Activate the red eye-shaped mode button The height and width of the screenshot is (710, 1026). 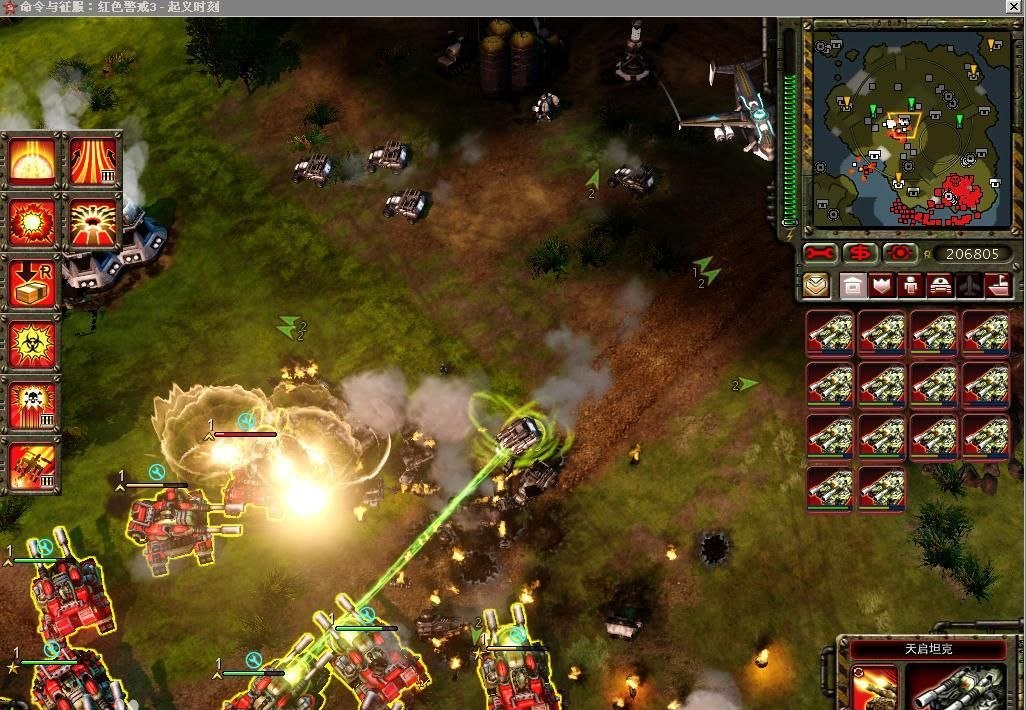point(901,253)
